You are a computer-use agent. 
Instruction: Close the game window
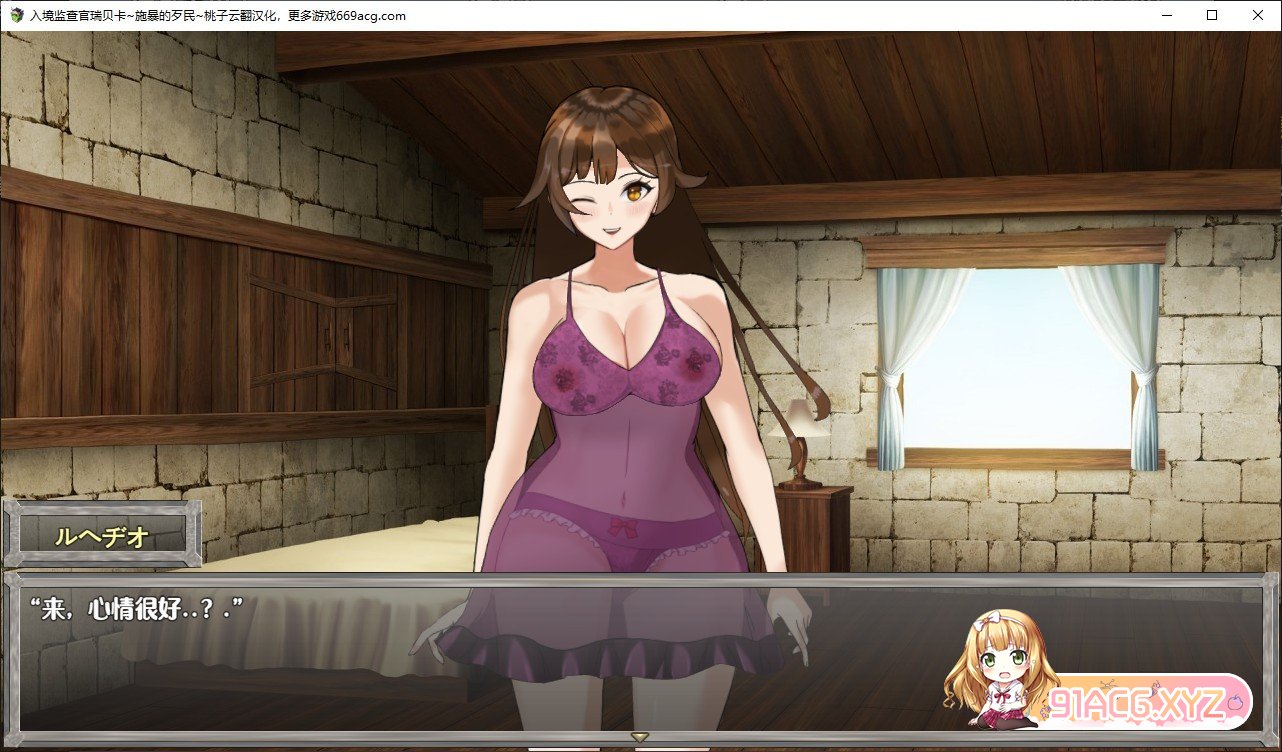[1257, 15]
